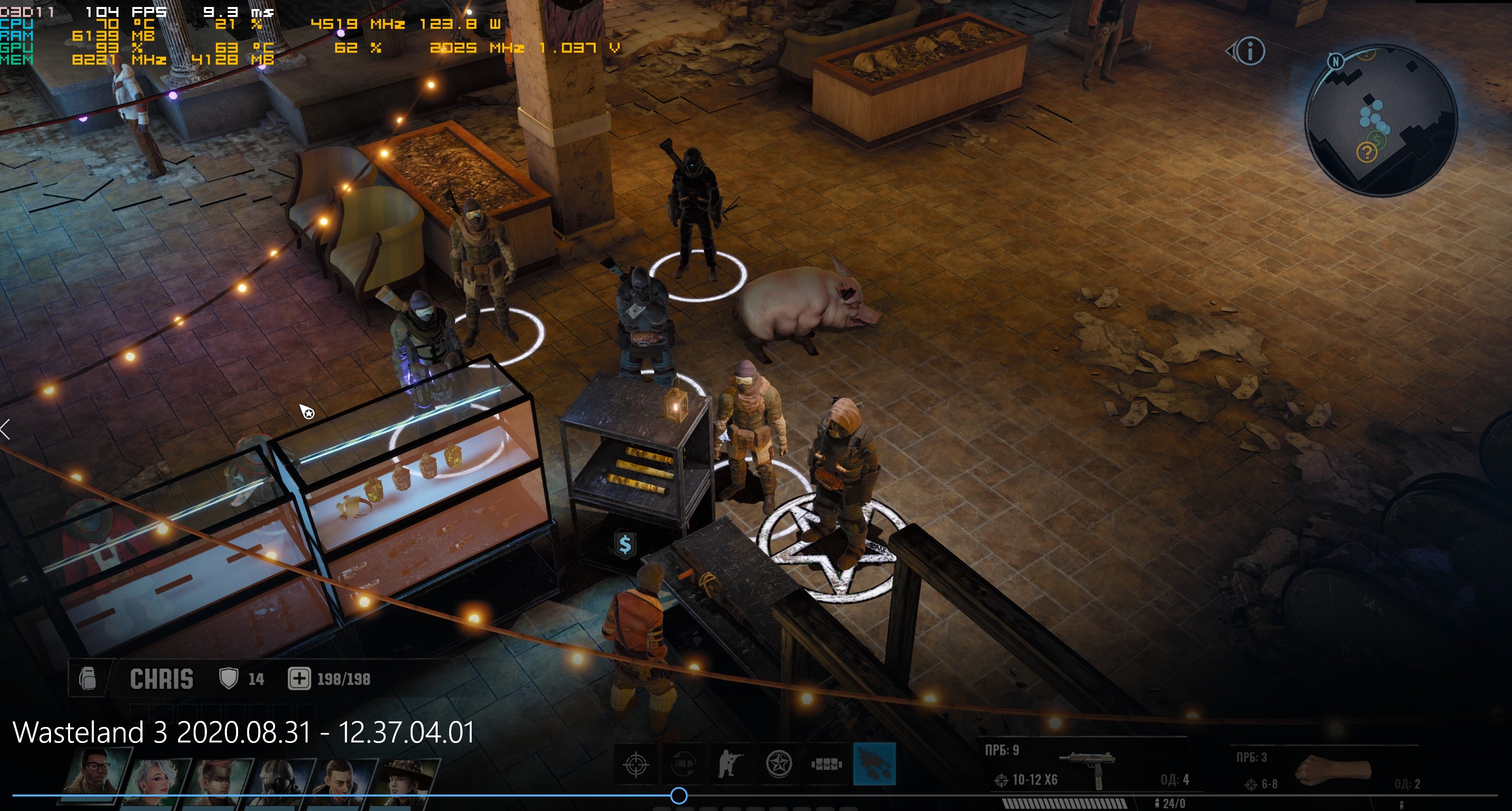Activate the crosshair precision shot ability
The height and width of the screenshot is (811, 1512).
coord(636,764)
